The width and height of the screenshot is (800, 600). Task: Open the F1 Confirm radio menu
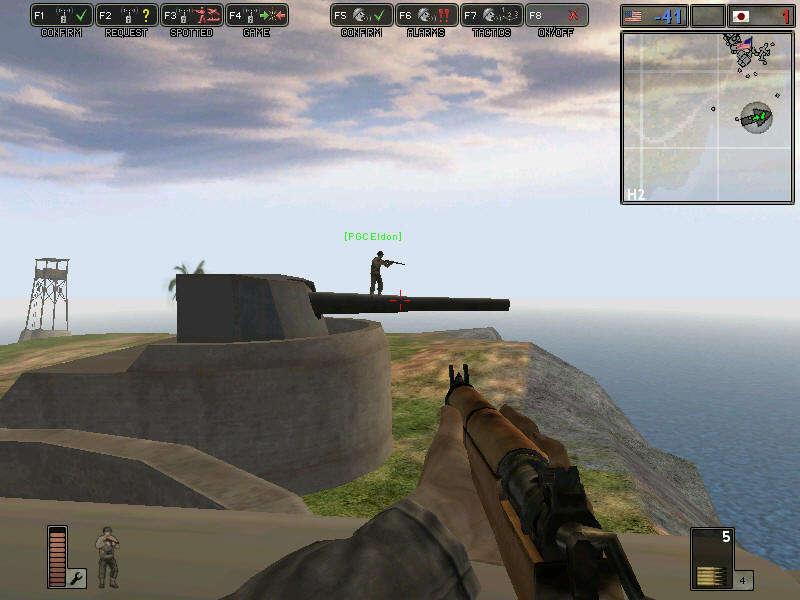pyautogui.click(x=62, y=16)
